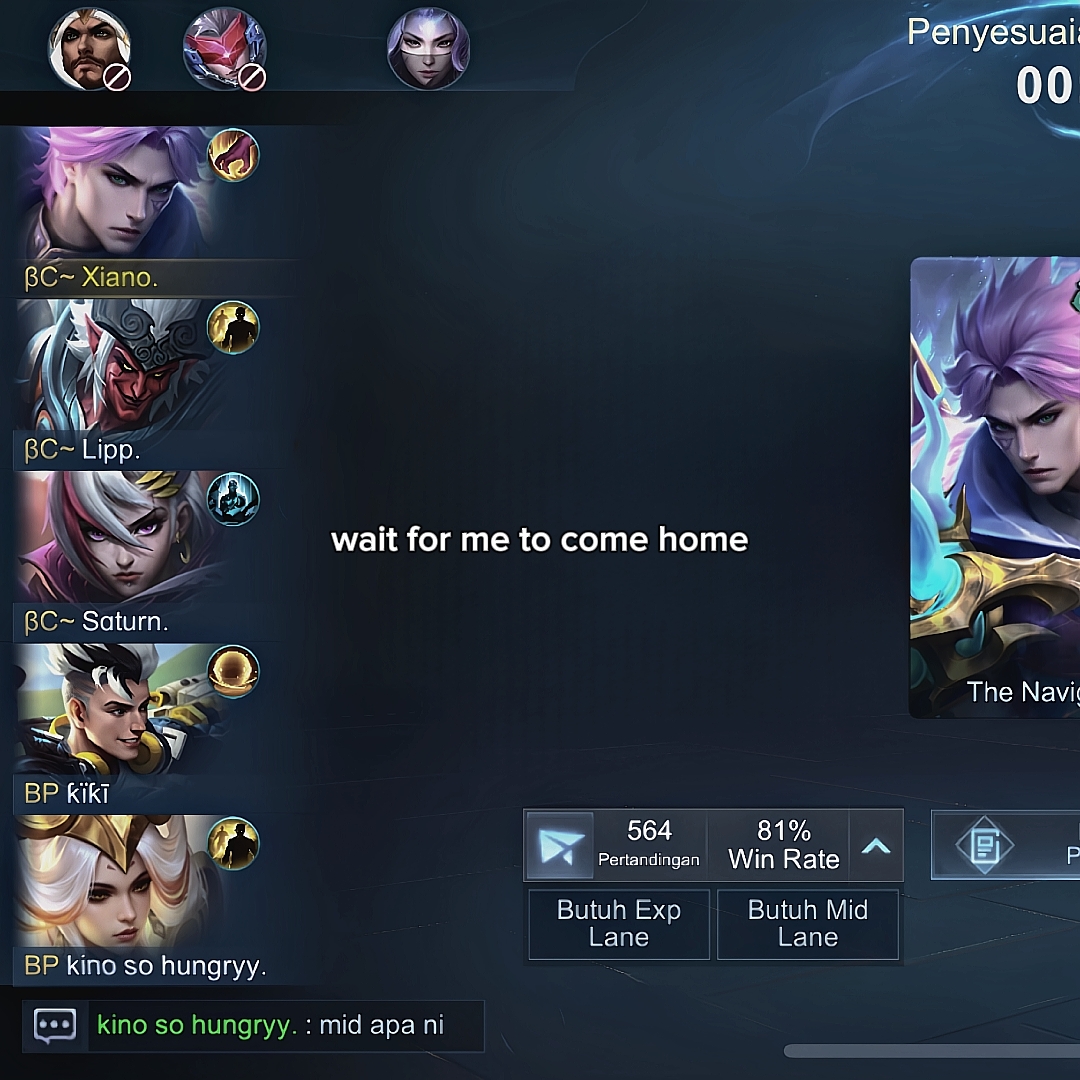
Task: View the bearded banned hero portrait
Action: click(90, 48)
